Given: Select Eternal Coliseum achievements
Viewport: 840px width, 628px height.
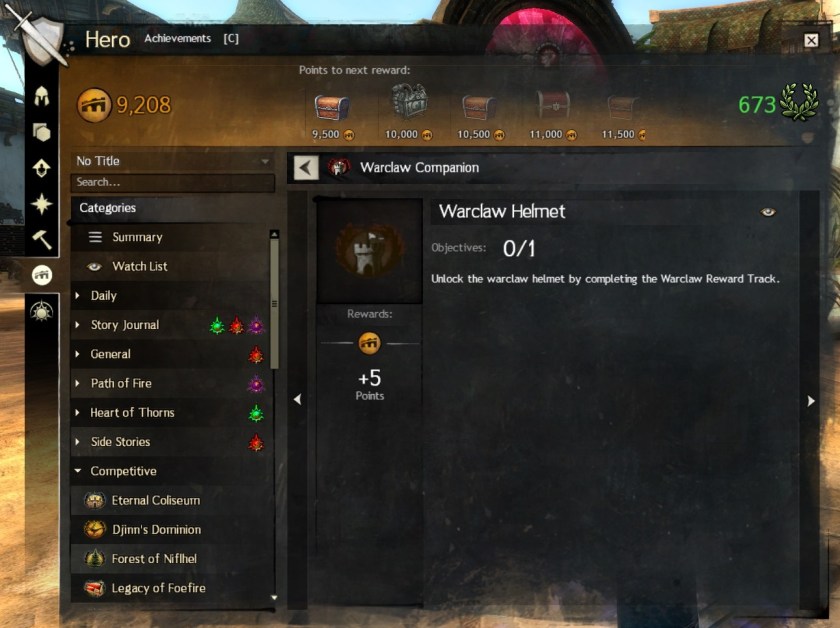Looking at the screenshot, I should (155, 500).
